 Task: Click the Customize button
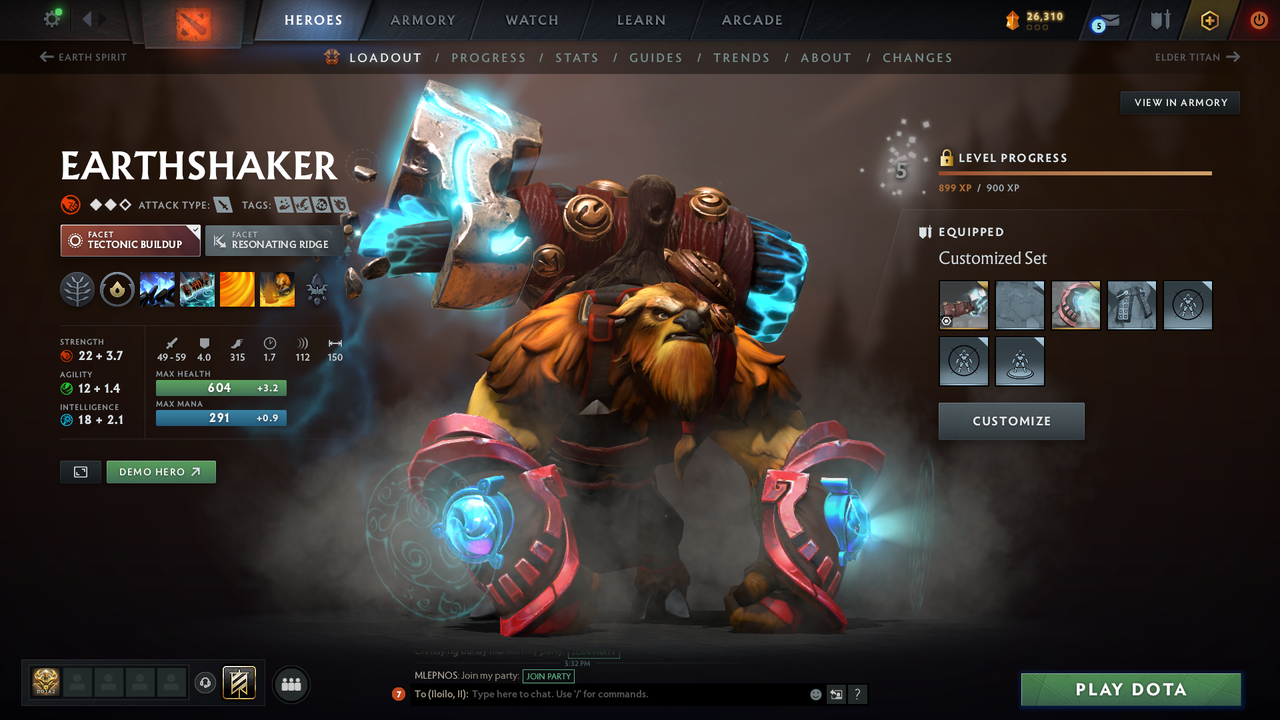[x=1011, y=420]
